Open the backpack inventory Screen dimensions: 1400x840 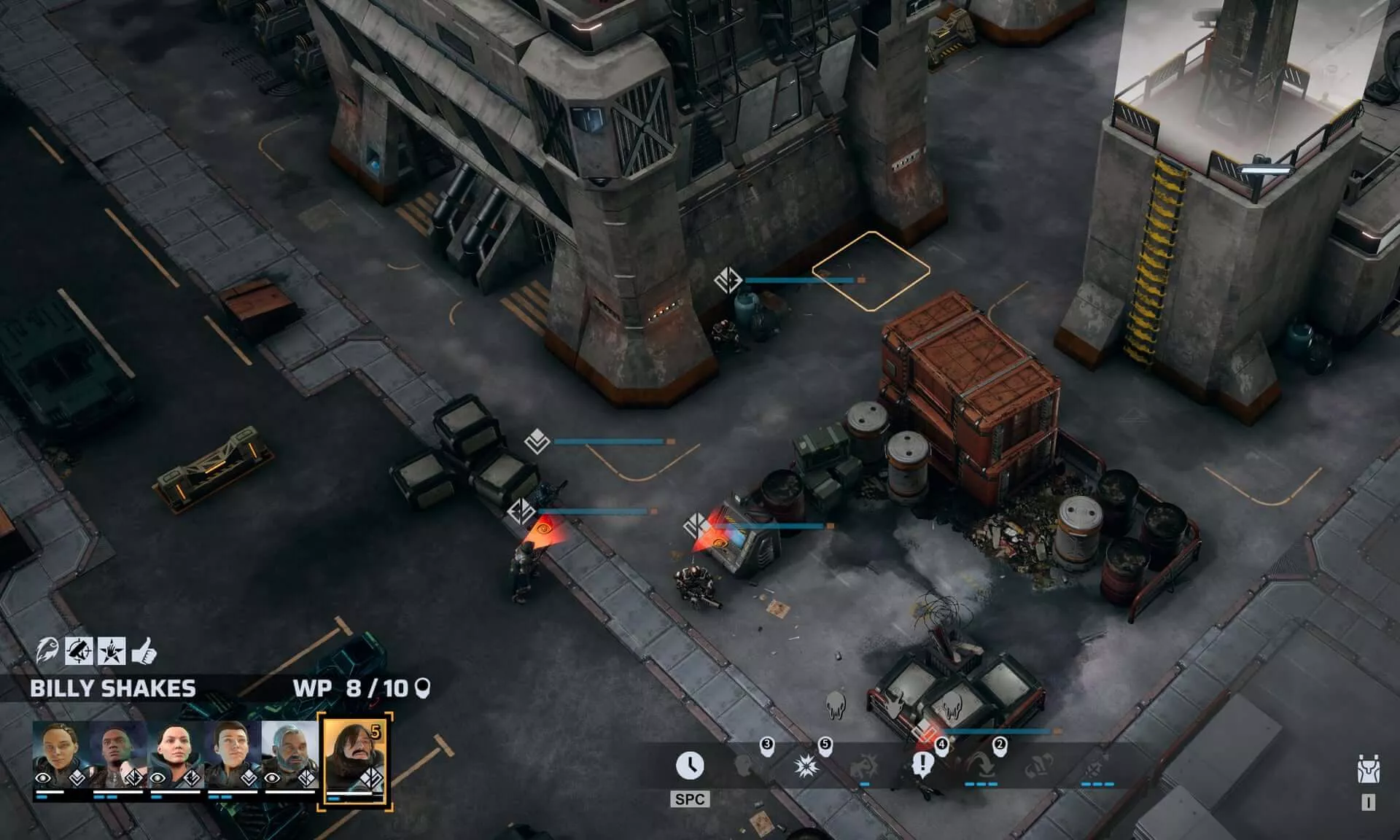[x=1368, y=771]
